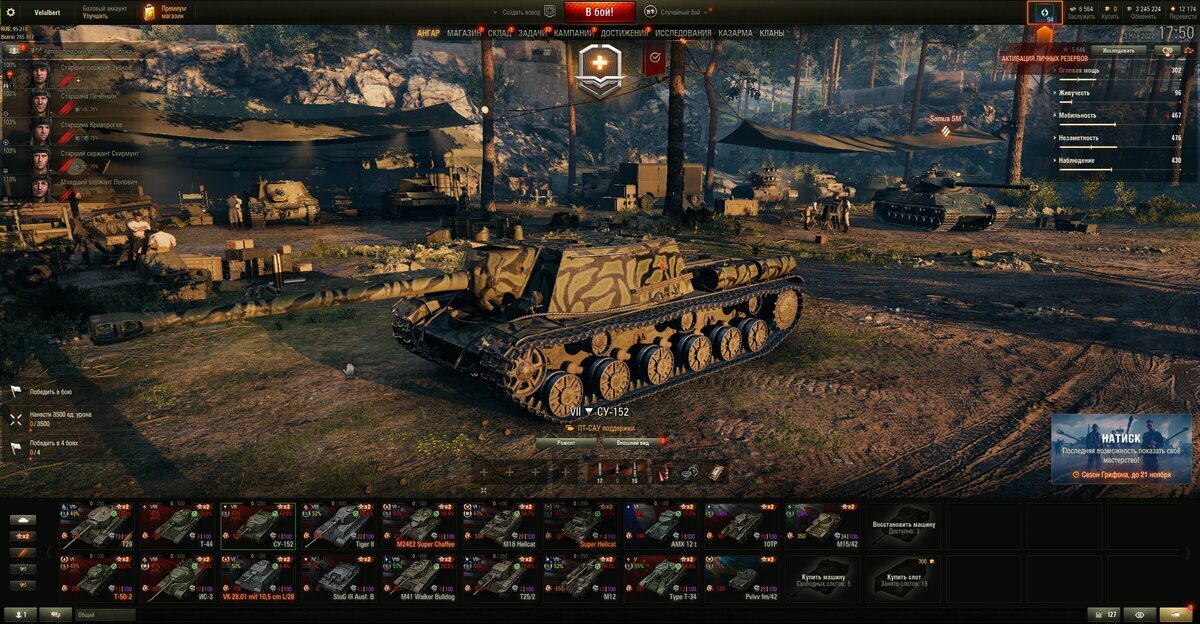Activate personal reserves icon in top bar
1200x624 pixels.
pyautogui.click(x=1044, y=13)
